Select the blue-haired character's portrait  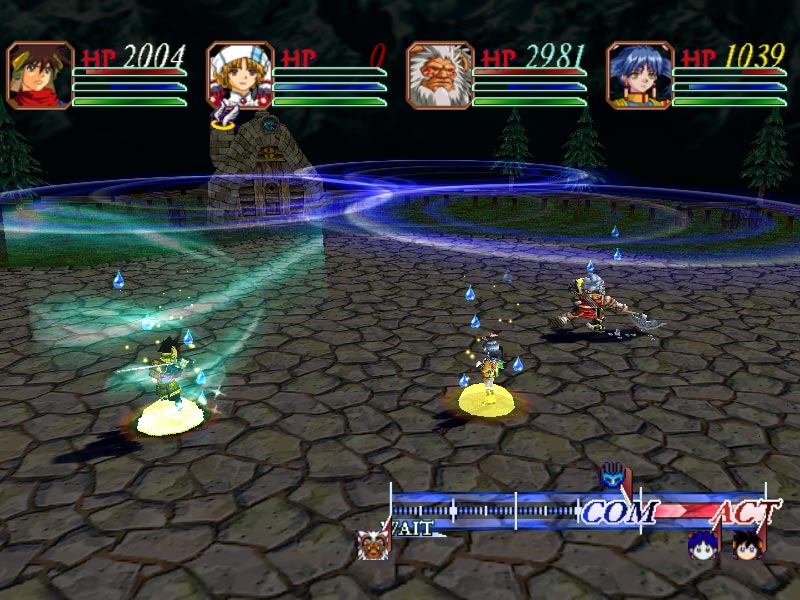coord(640,75)
